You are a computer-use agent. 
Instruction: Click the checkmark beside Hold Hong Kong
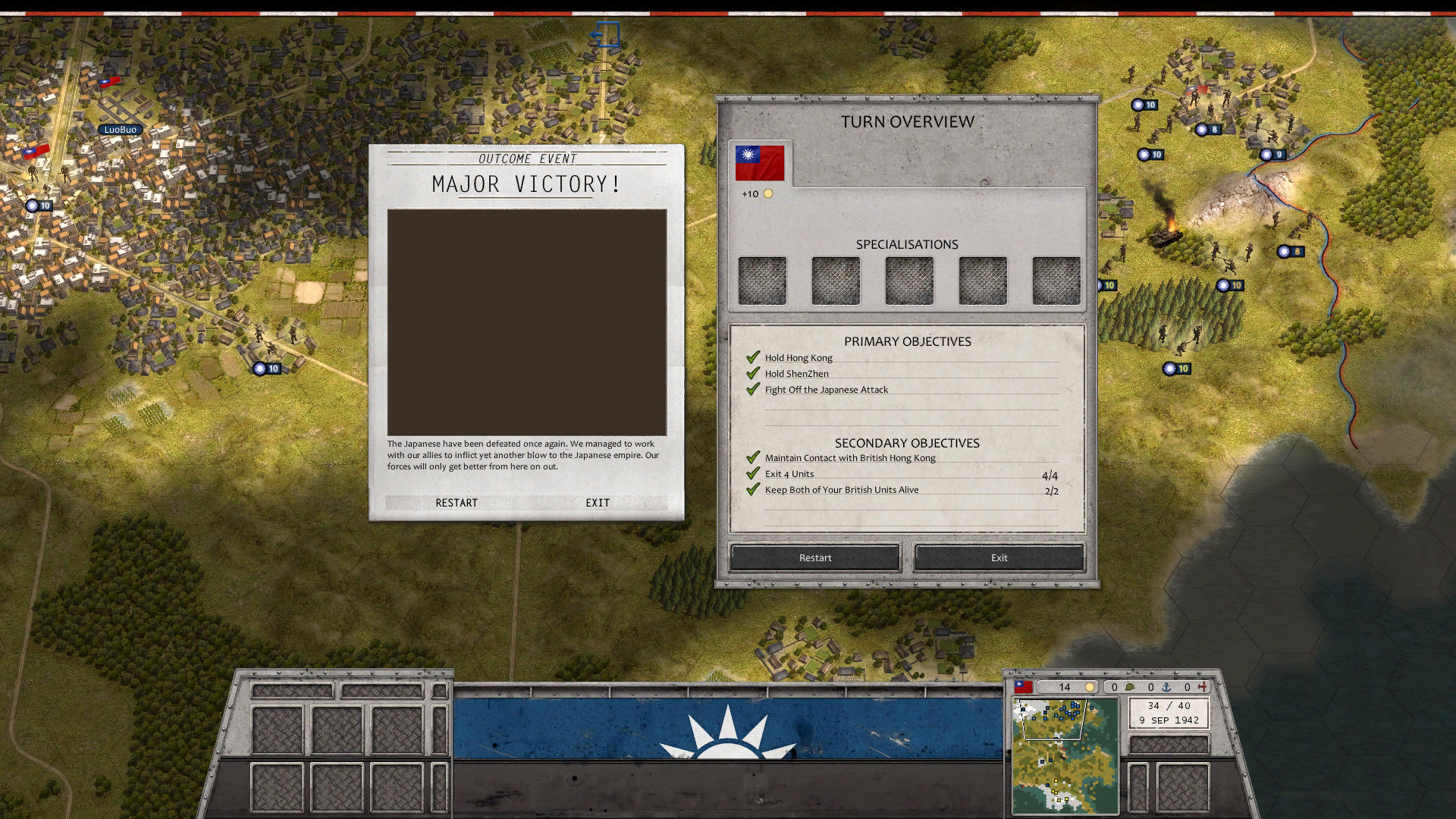pos(752,356)
